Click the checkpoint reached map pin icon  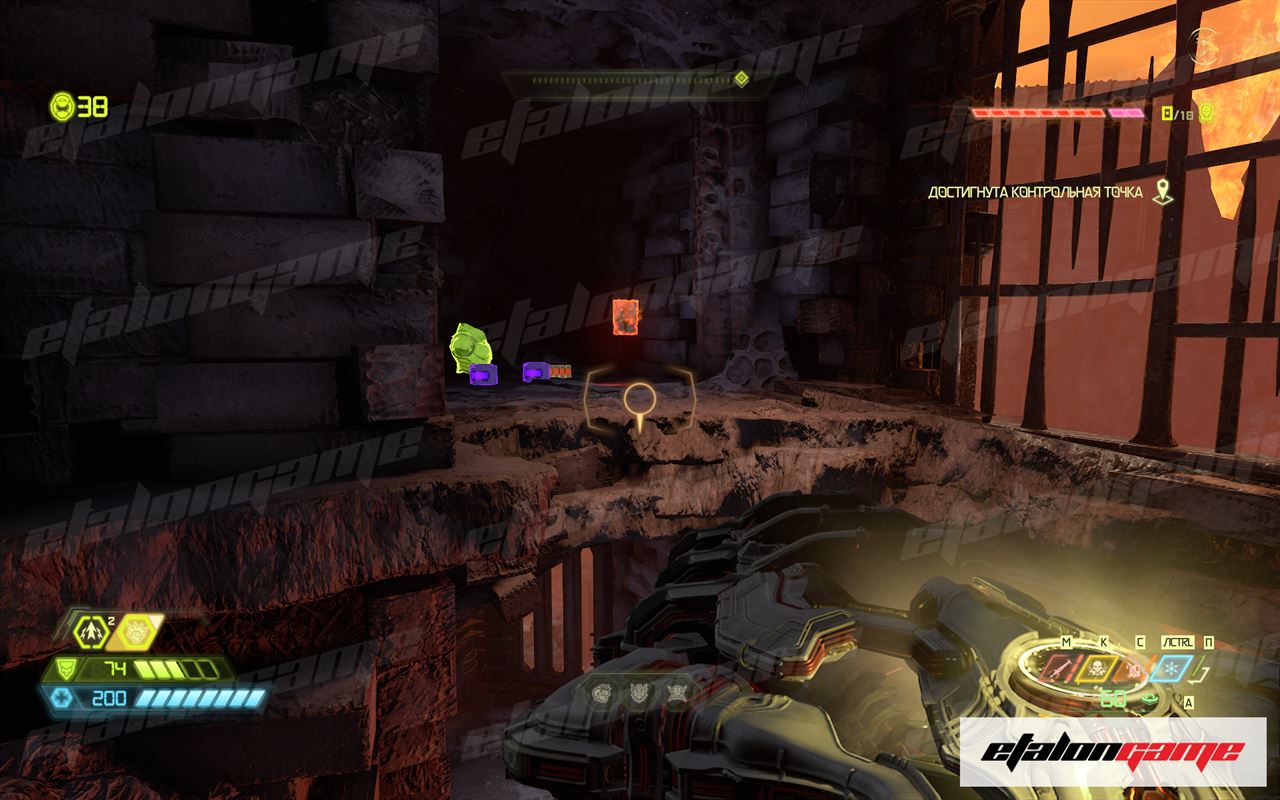(x=1161, y=192)
